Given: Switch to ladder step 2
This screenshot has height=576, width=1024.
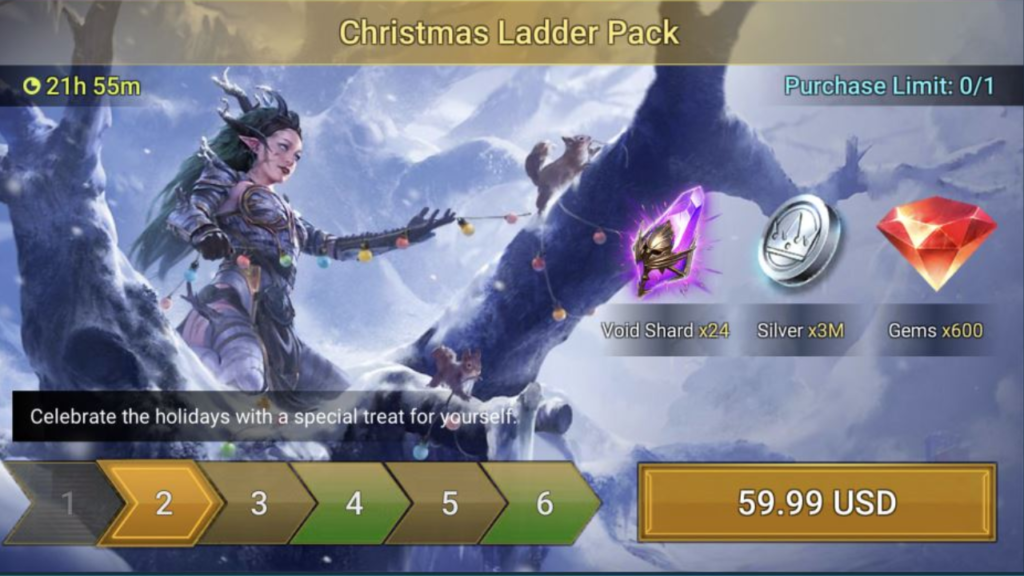Looking at the screenshot, I should click(x=163, y=502).
